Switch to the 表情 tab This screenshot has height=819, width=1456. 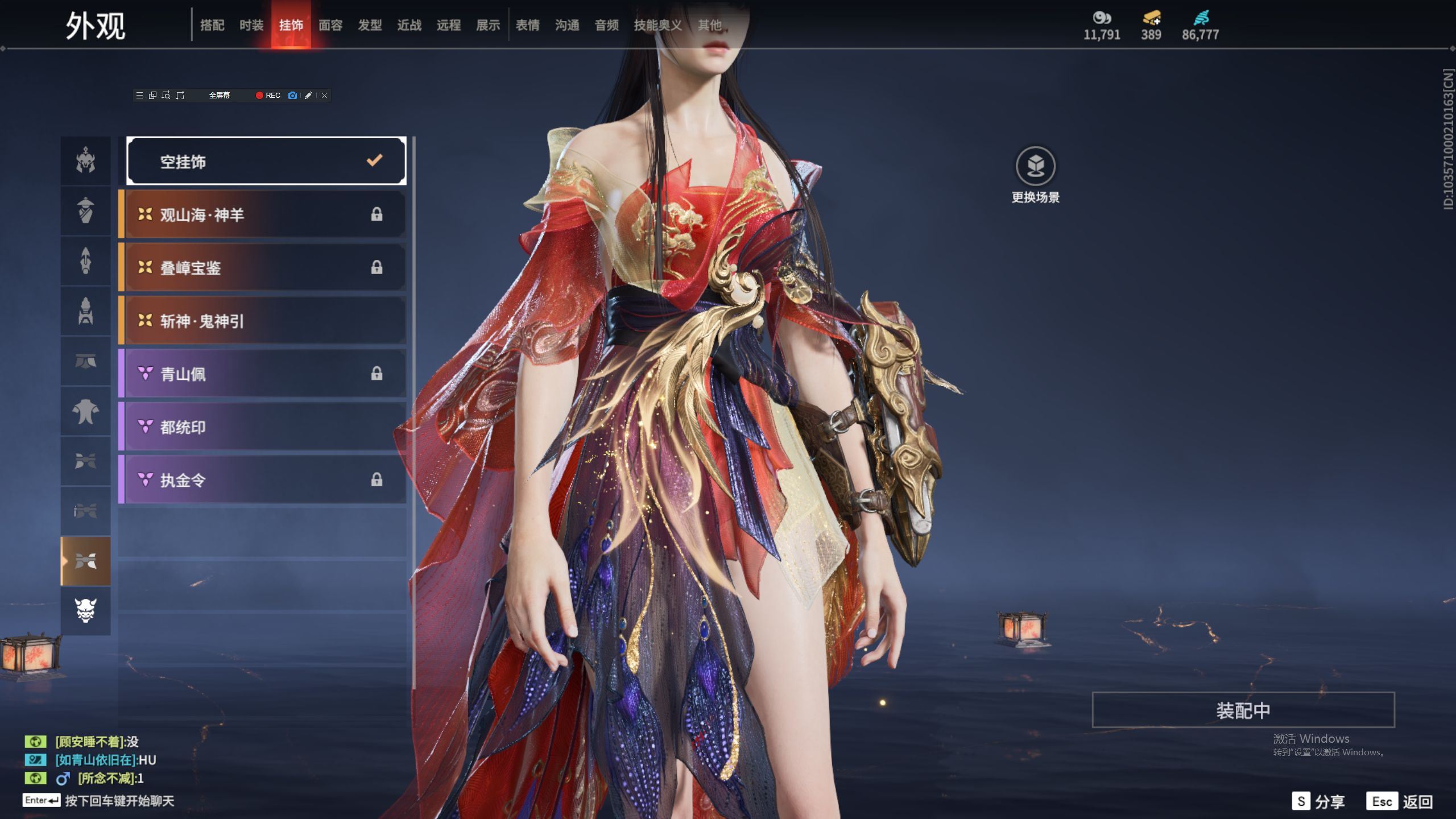point(528,25)
